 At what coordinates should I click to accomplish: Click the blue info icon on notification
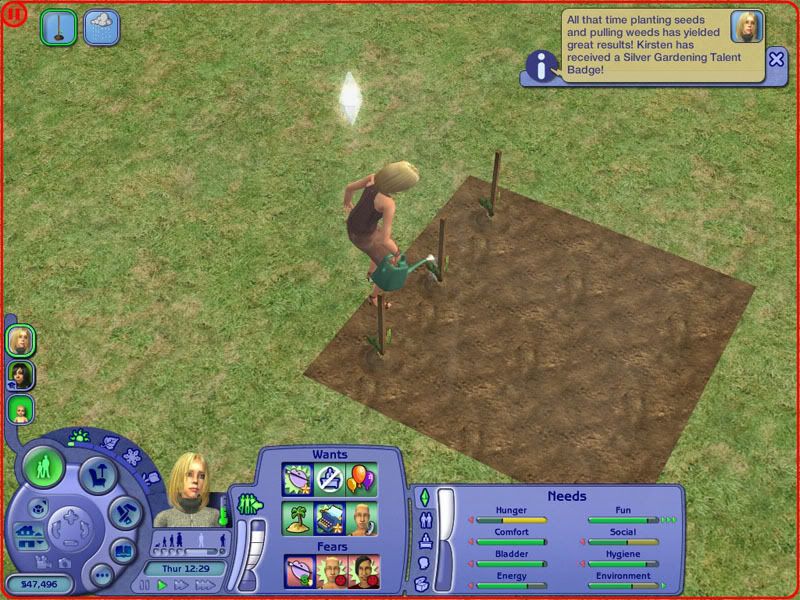pos(541,67)
